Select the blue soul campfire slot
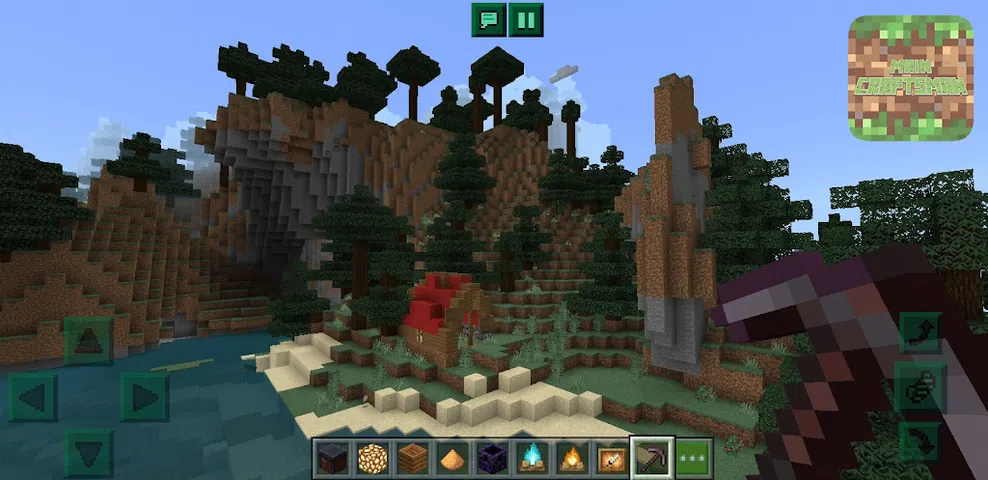This screenshot has width=988, height=480. pyautogui.click(x=530, y=458)
